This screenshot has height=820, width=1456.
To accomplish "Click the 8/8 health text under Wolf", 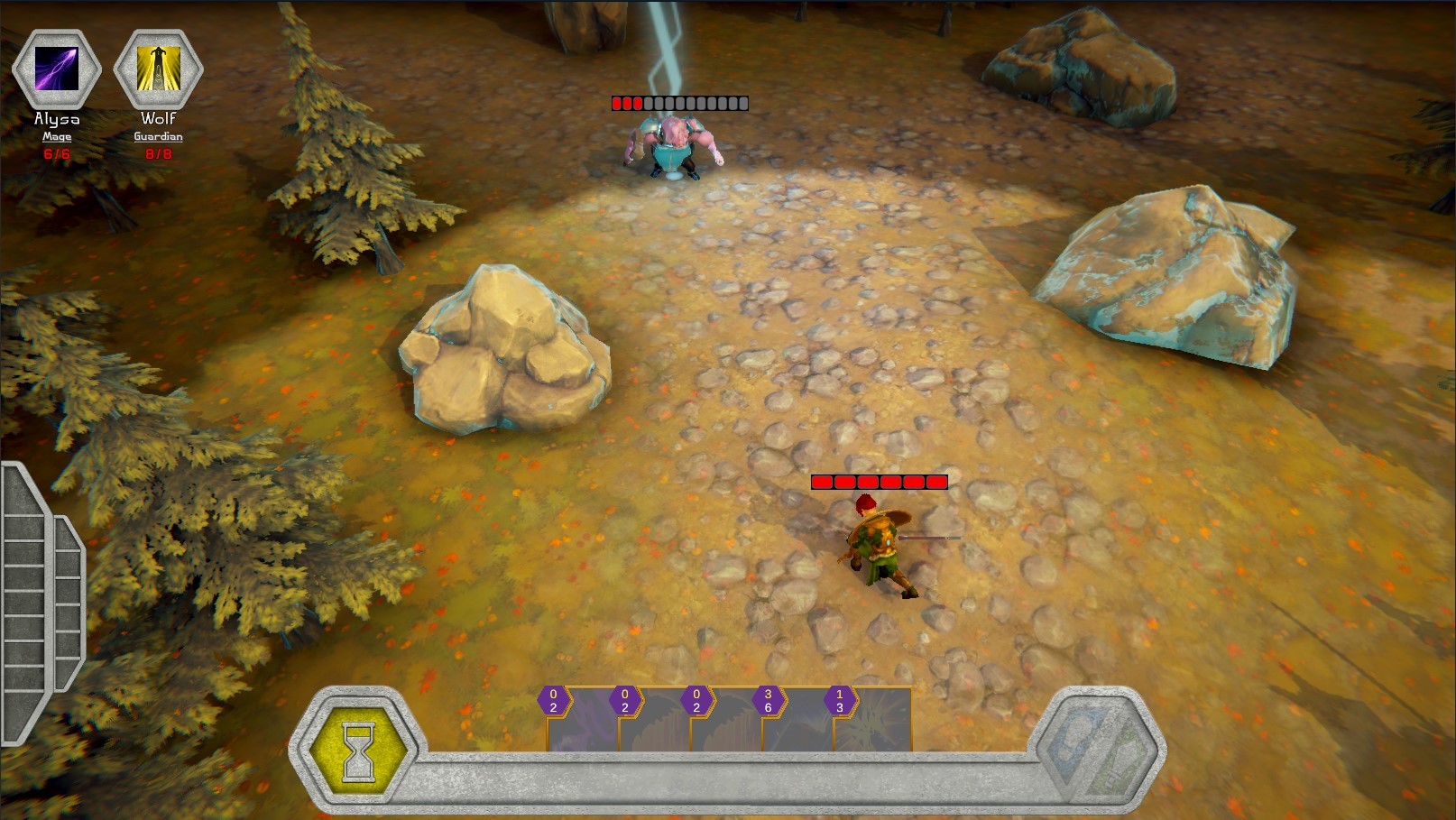I will coord(158,155).
